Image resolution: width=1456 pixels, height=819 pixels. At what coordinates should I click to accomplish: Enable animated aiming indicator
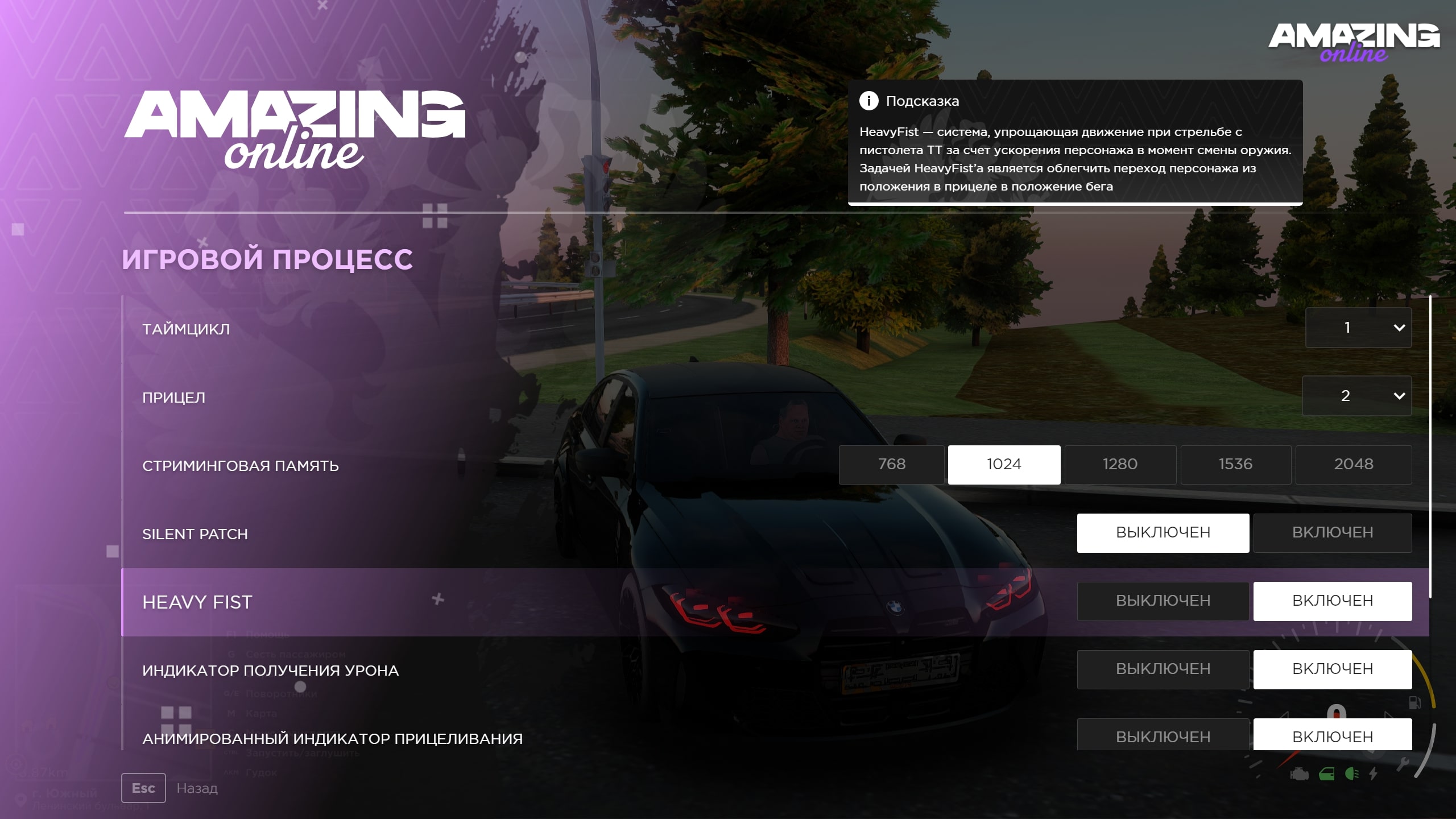click(1333, 735)
